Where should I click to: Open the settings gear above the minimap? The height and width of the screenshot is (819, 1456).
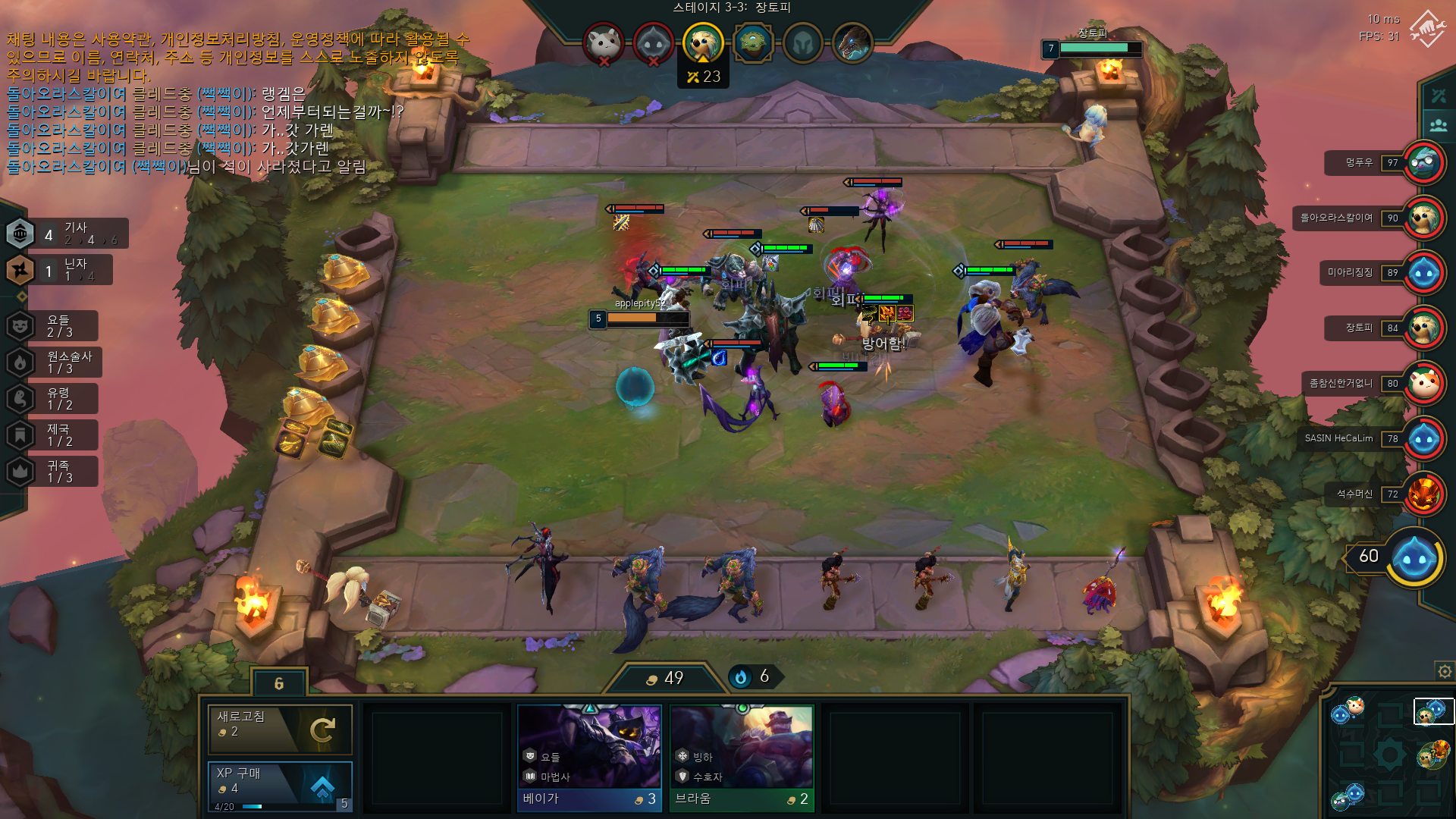(x=1445, y=672)
